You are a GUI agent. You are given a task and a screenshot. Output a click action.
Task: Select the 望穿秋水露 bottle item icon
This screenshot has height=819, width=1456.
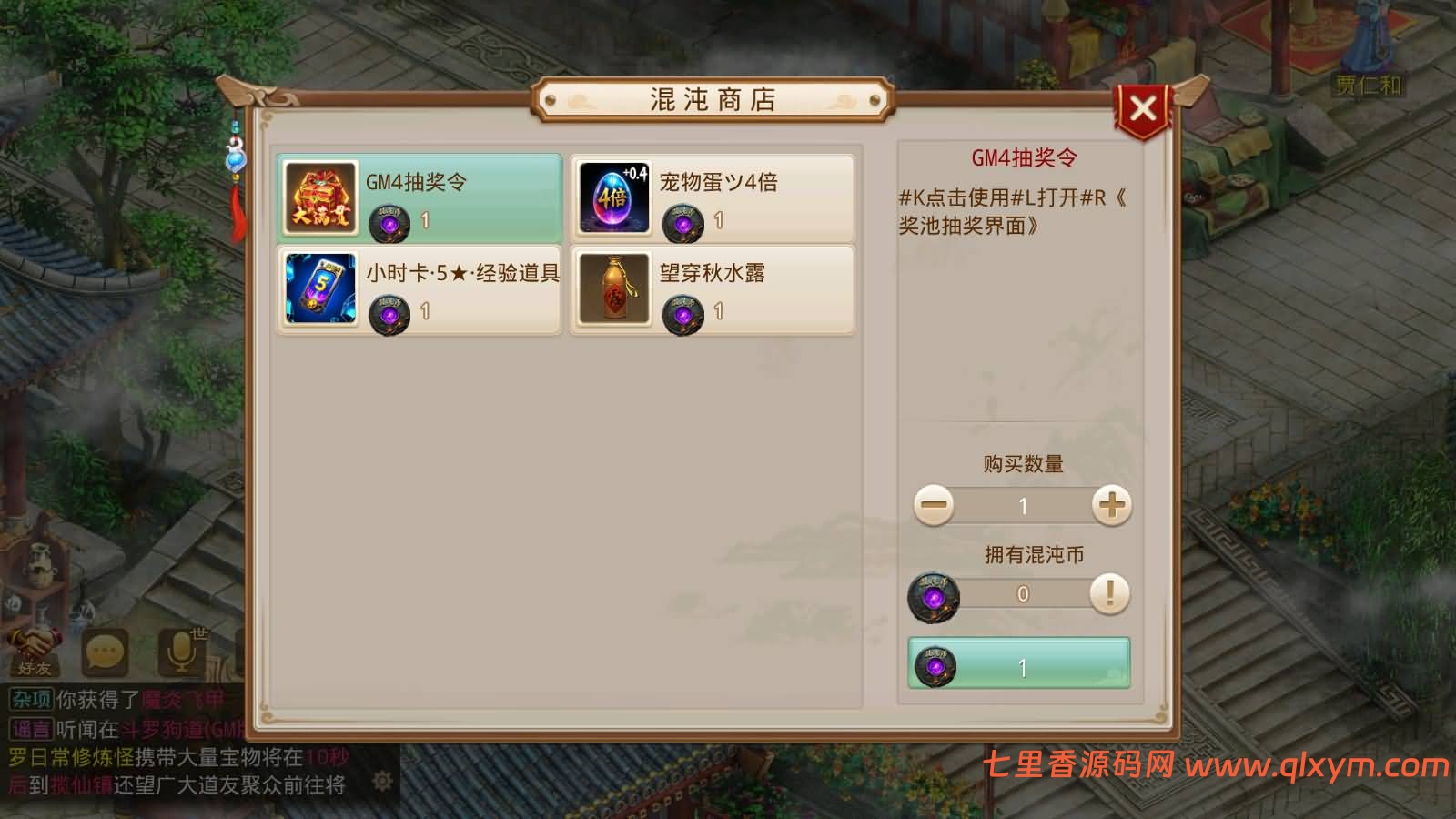point(613,289)
